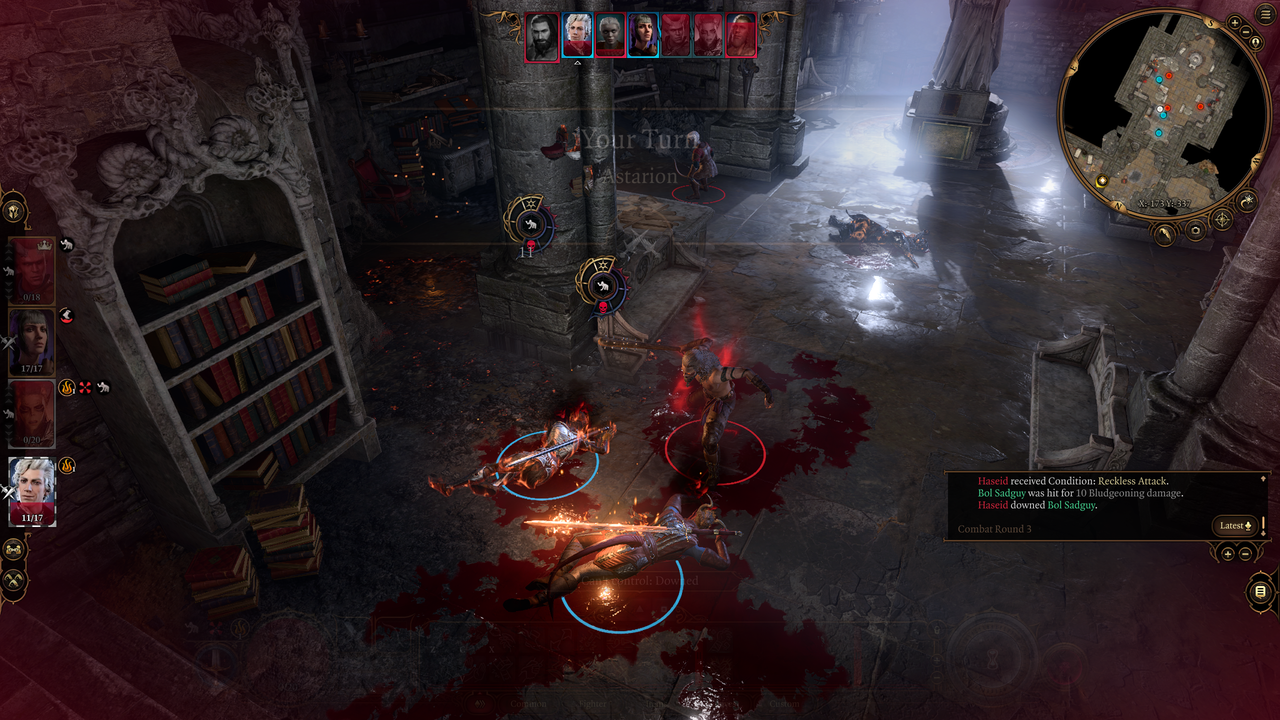Screen dimensions: 1280x720
Task: Click the grey-skinned enemy portrait in turn order
Action: click(610, 35)
